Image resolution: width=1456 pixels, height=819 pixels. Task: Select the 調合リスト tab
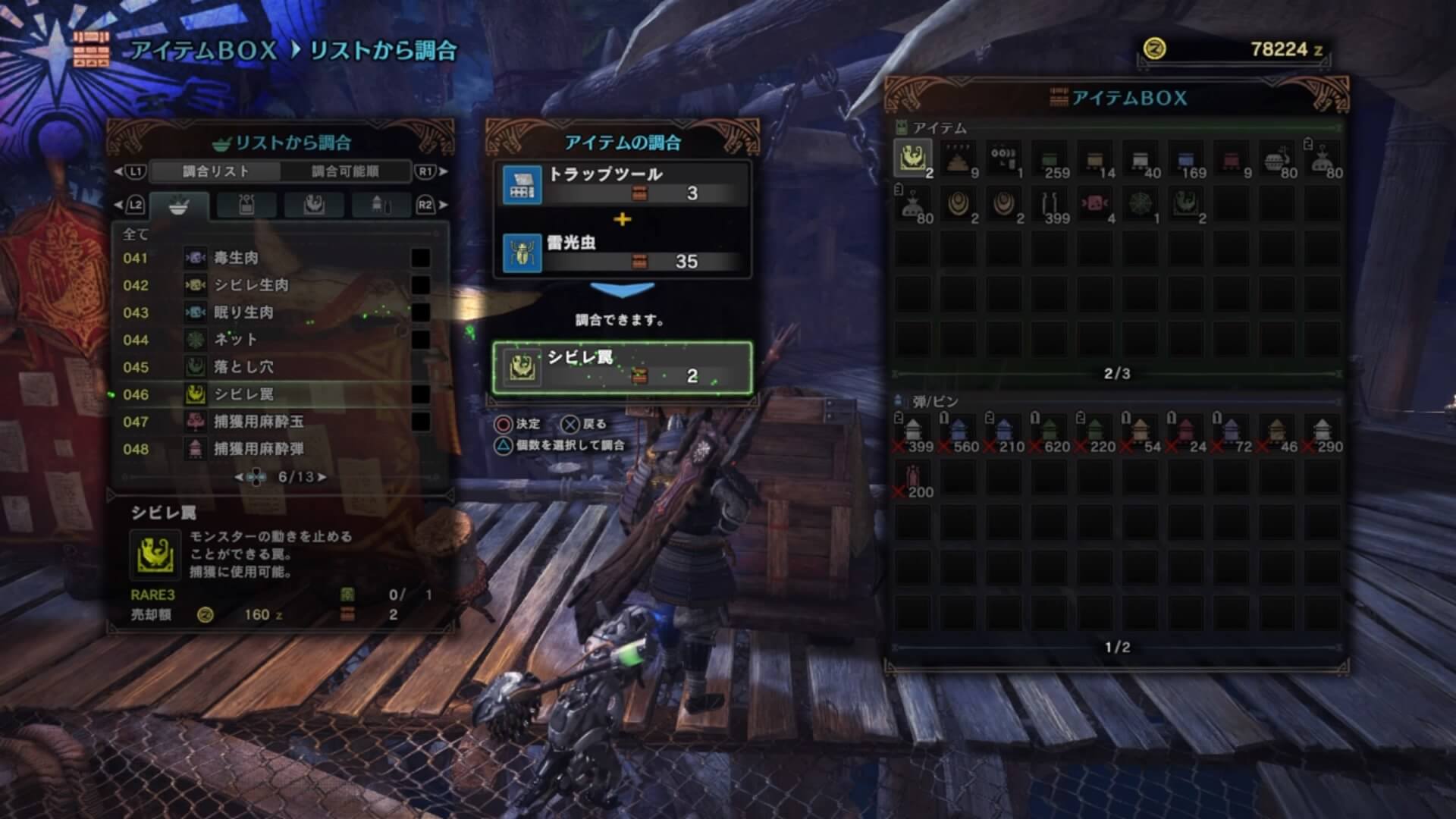coord(216,171)
